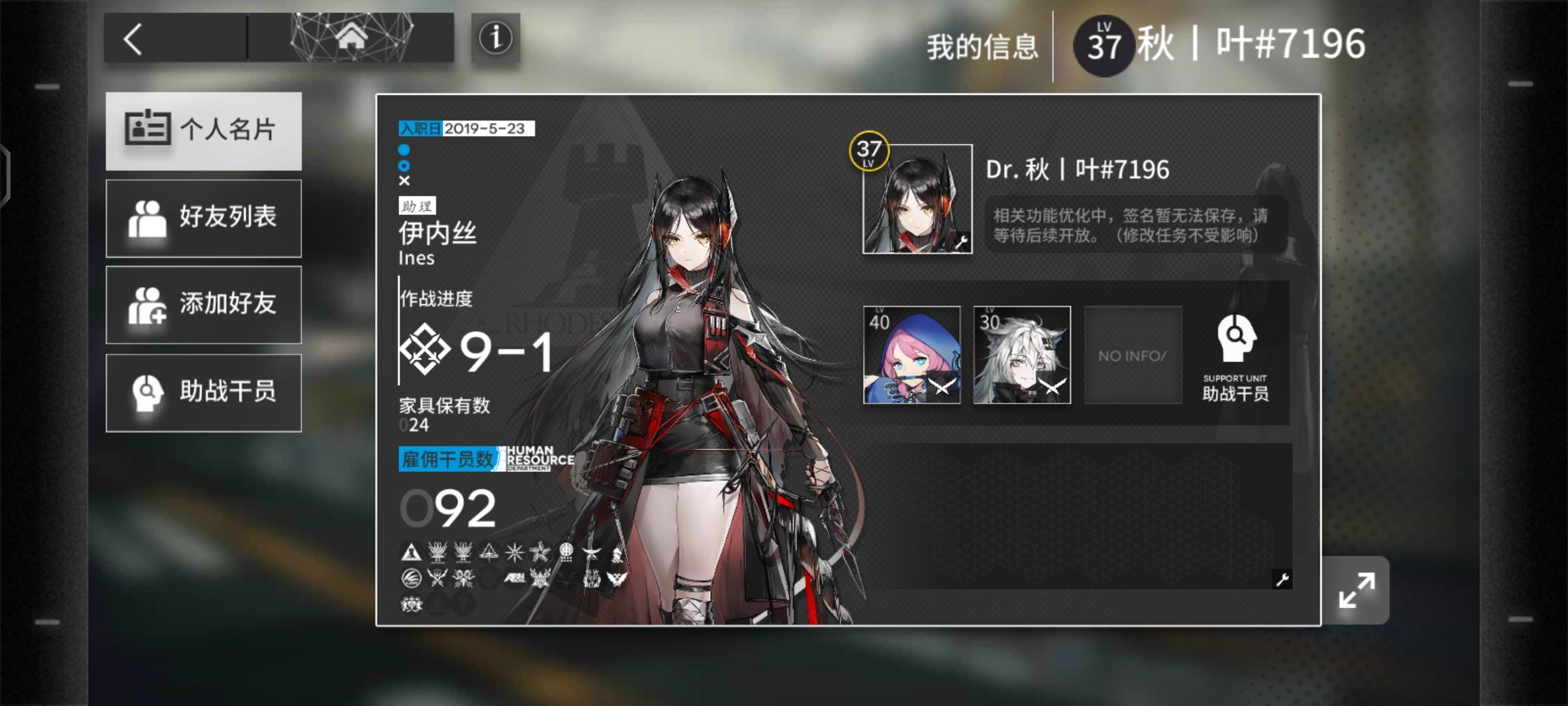Click the LV 37 badge next to the username

coord(1103,41)
